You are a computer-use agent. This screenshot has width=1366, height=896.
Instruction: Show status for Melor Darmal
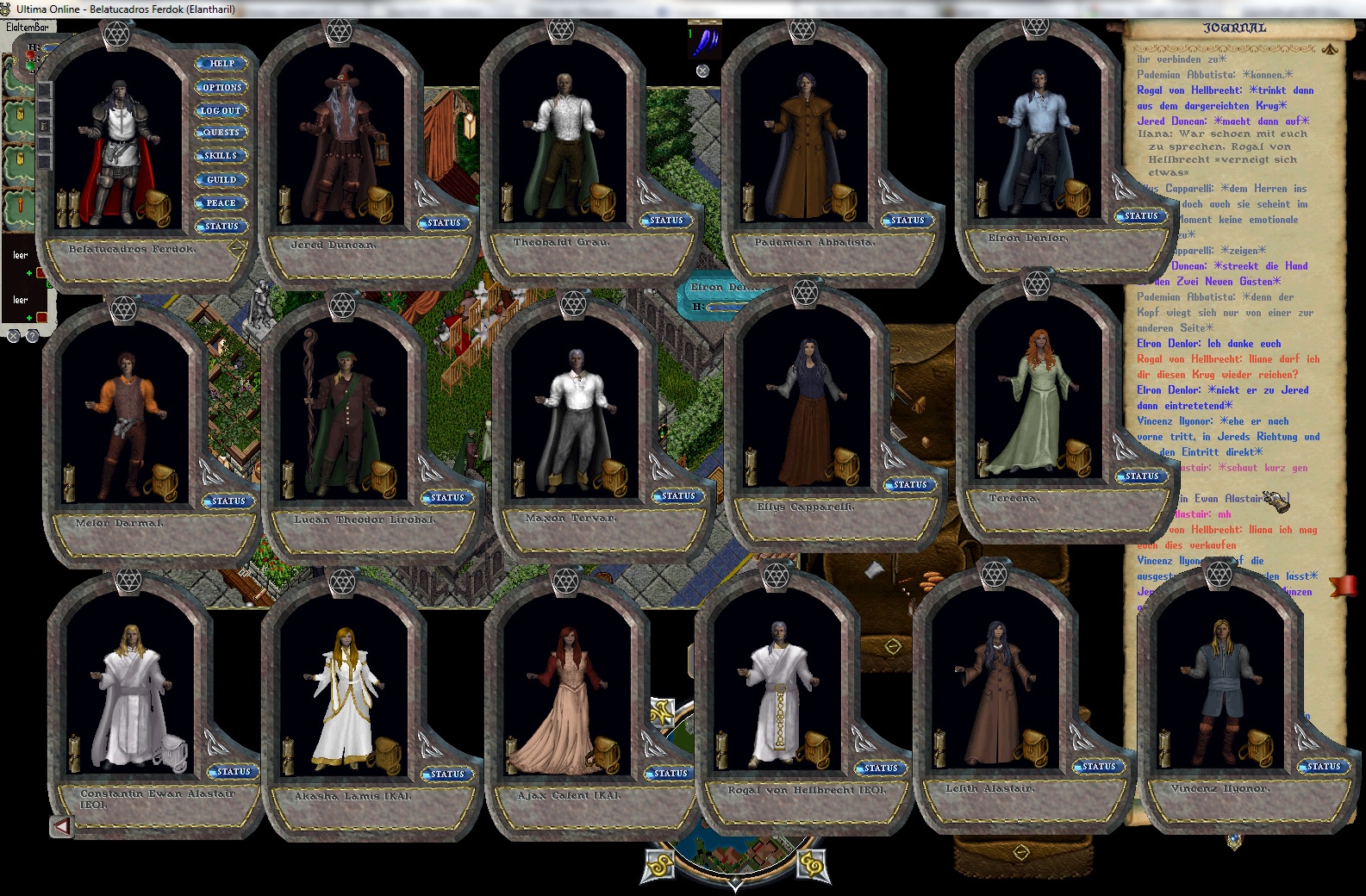click(228, 501)
